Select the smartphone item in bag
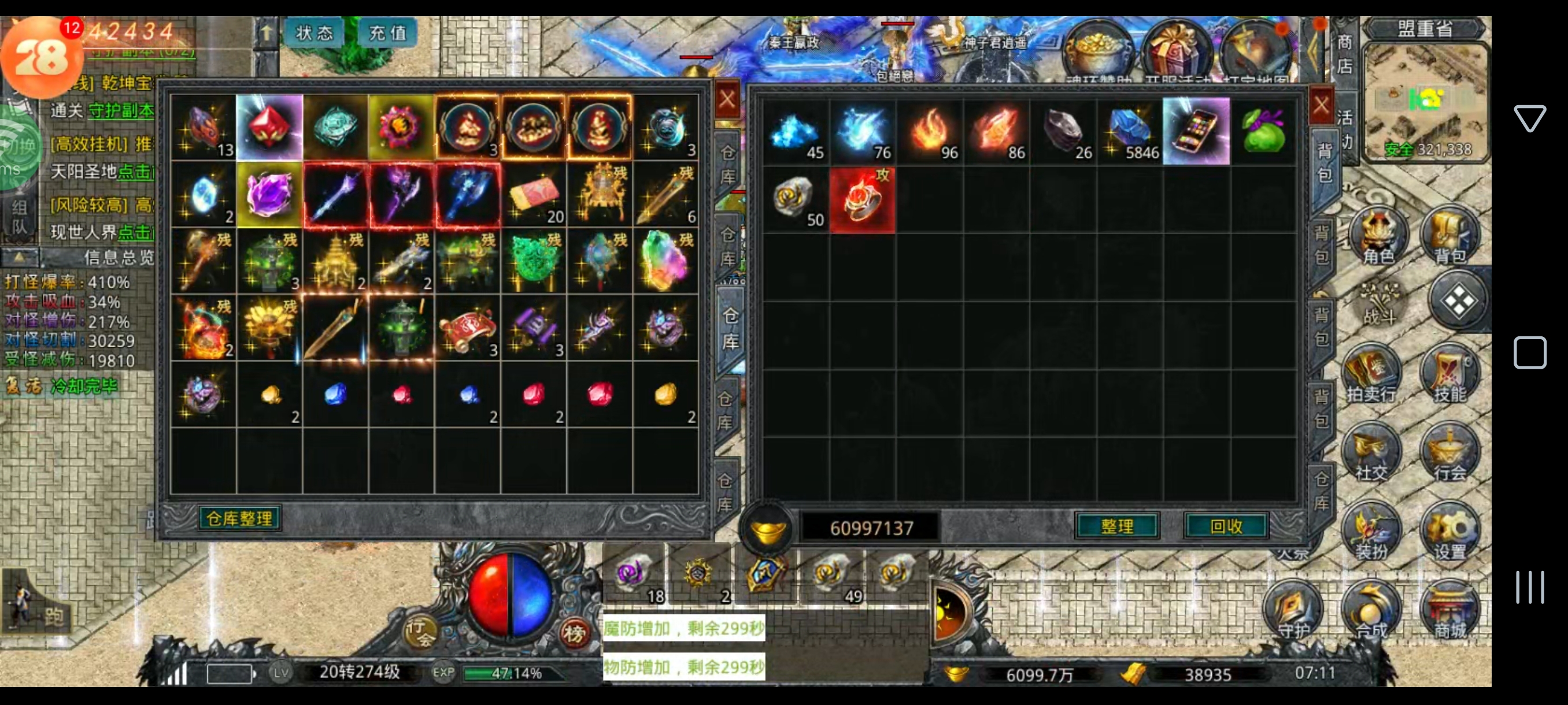This screenshot has height=705, width=1568. point(1196,131)
